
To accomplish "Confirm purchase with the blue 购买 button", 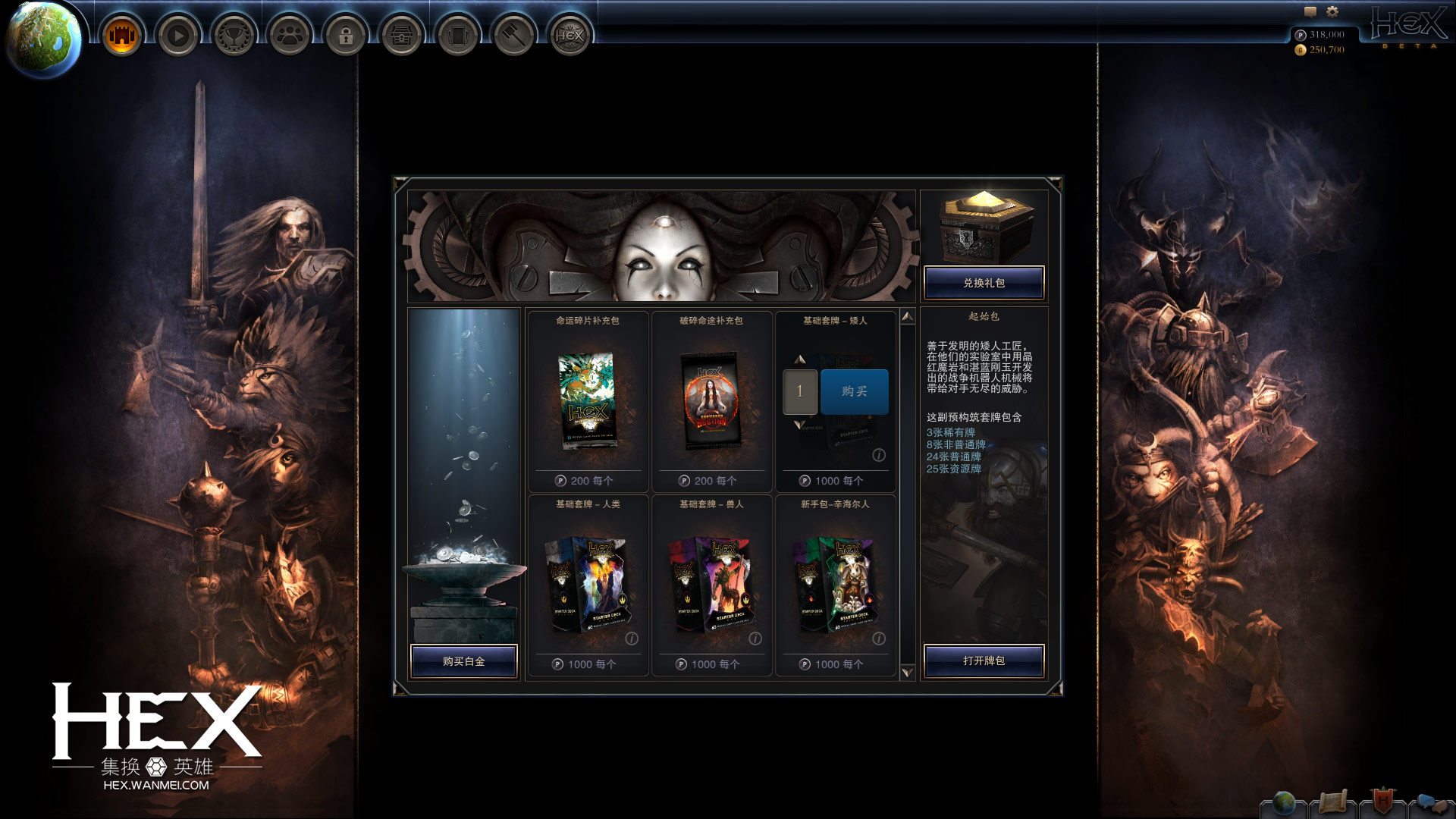I will [x=854, y=391].
